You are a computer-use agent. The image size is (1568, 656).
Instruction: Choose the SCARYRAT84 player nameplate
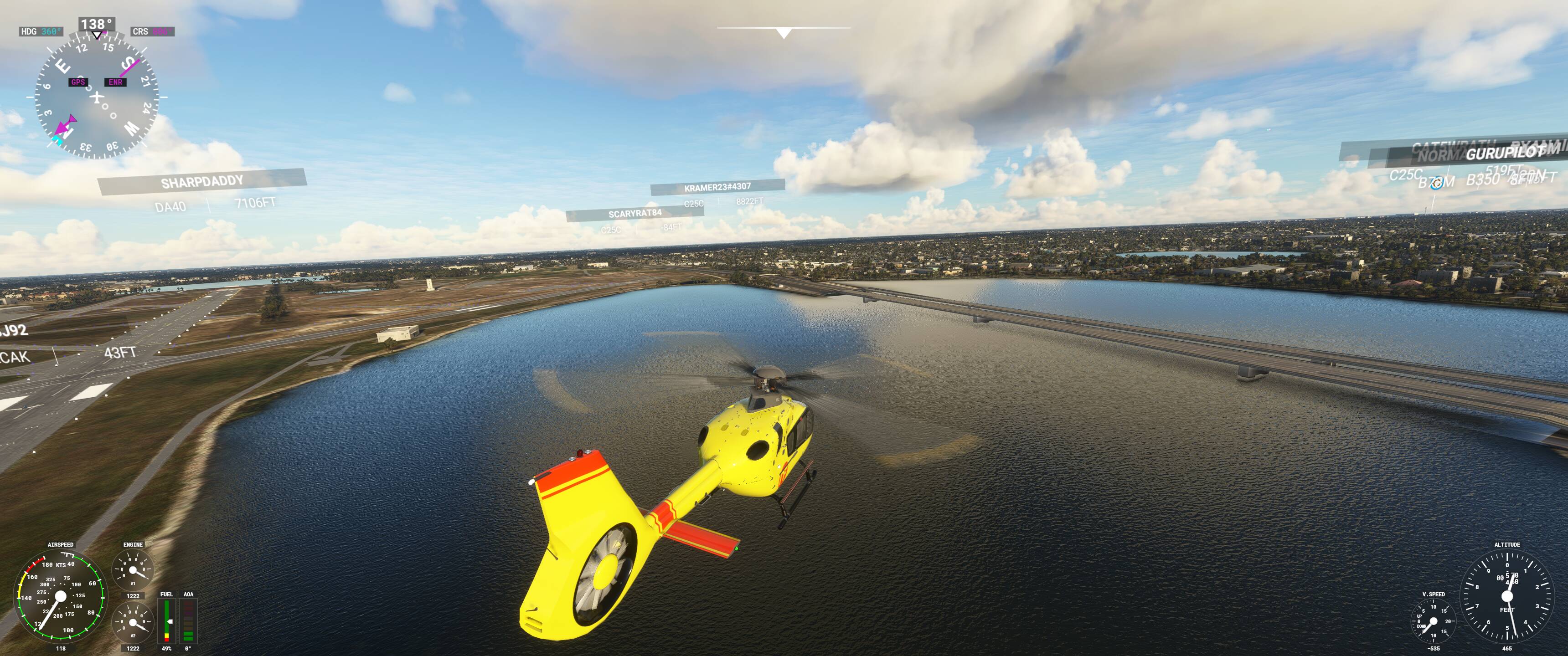click(634, 214)
